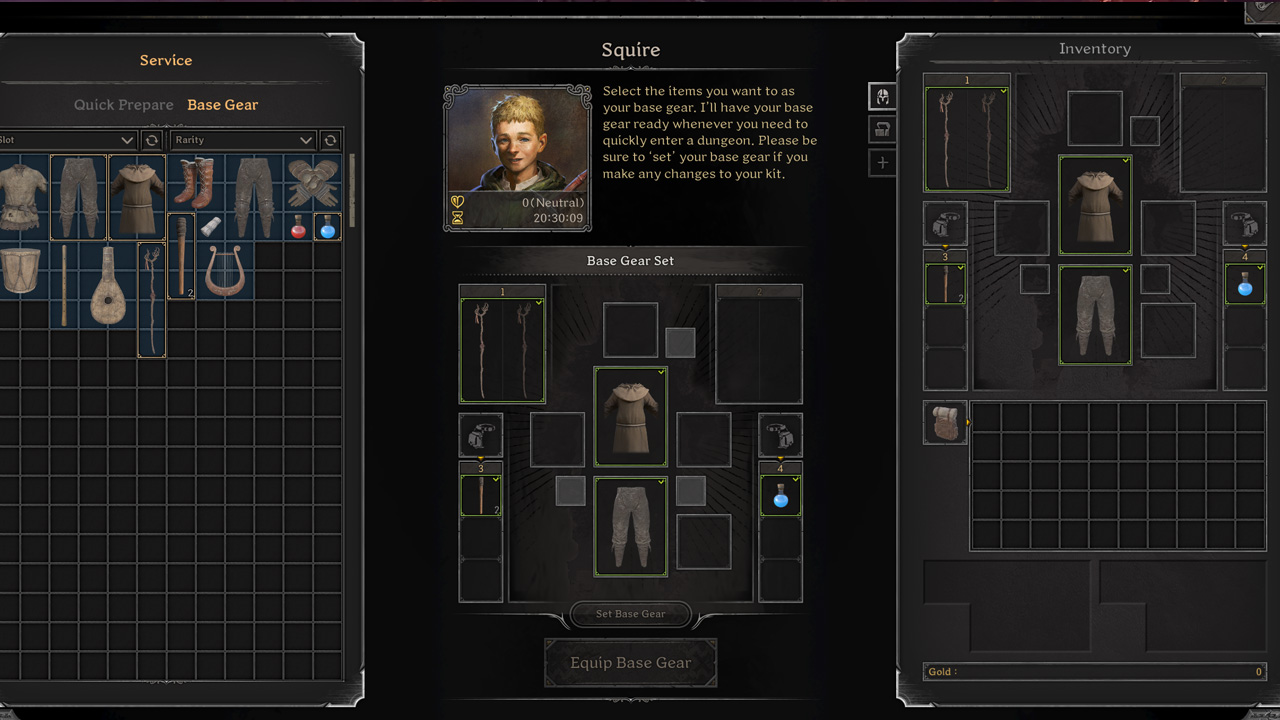The height and width of the screenshot is (720, 1280).
Task: Select the Base Gear tab
Action: 222,104
